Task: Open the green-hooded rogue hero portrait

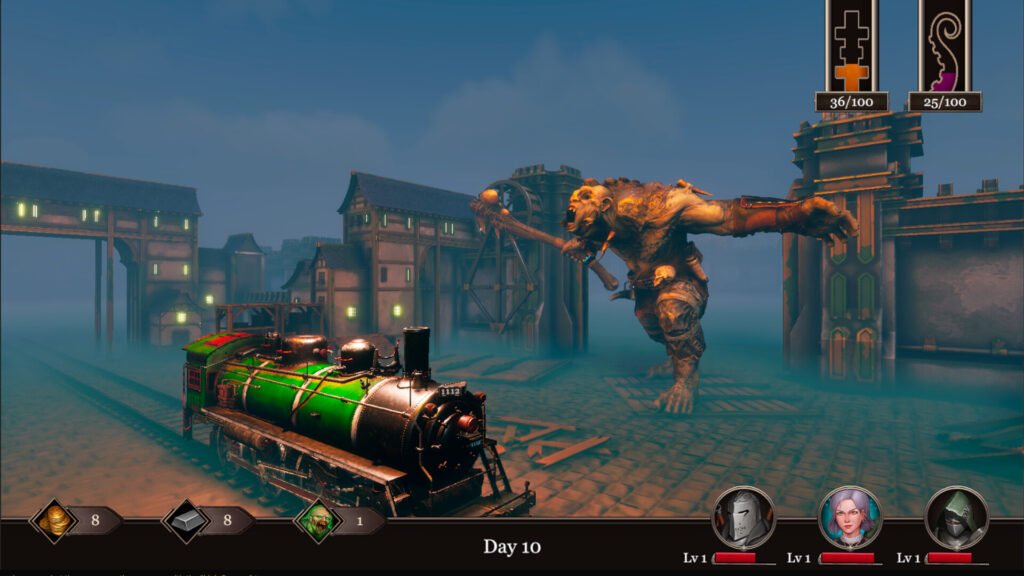Action: coord(956,517)
